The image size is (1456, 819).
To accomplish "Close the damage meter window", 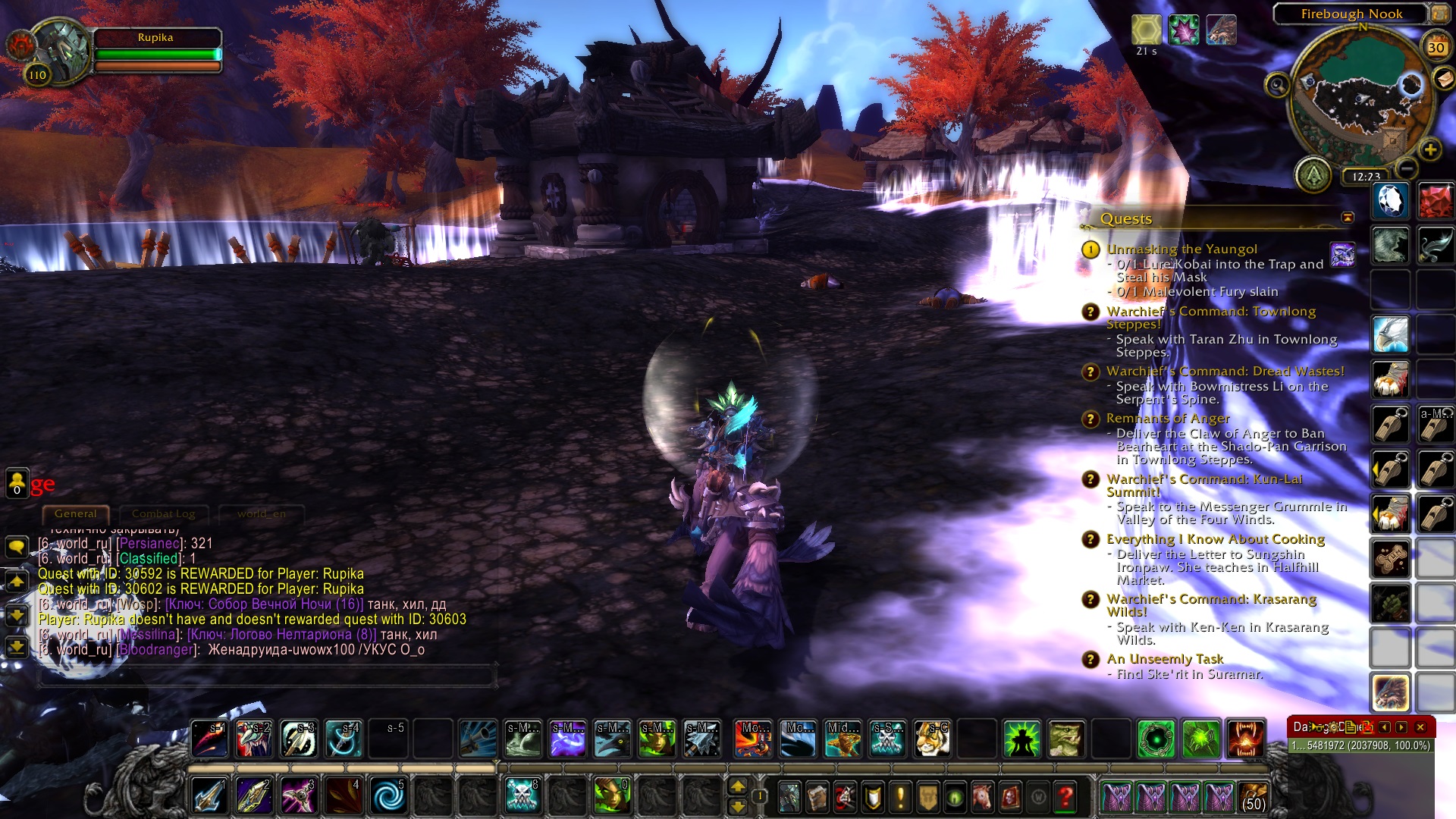I will tap(1420, 727).
